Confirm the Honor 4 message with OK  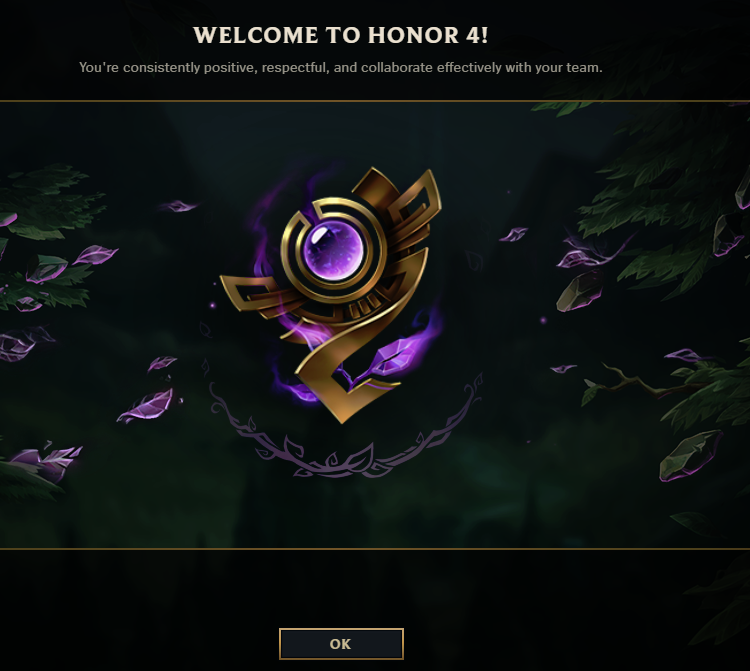[341, 644]
